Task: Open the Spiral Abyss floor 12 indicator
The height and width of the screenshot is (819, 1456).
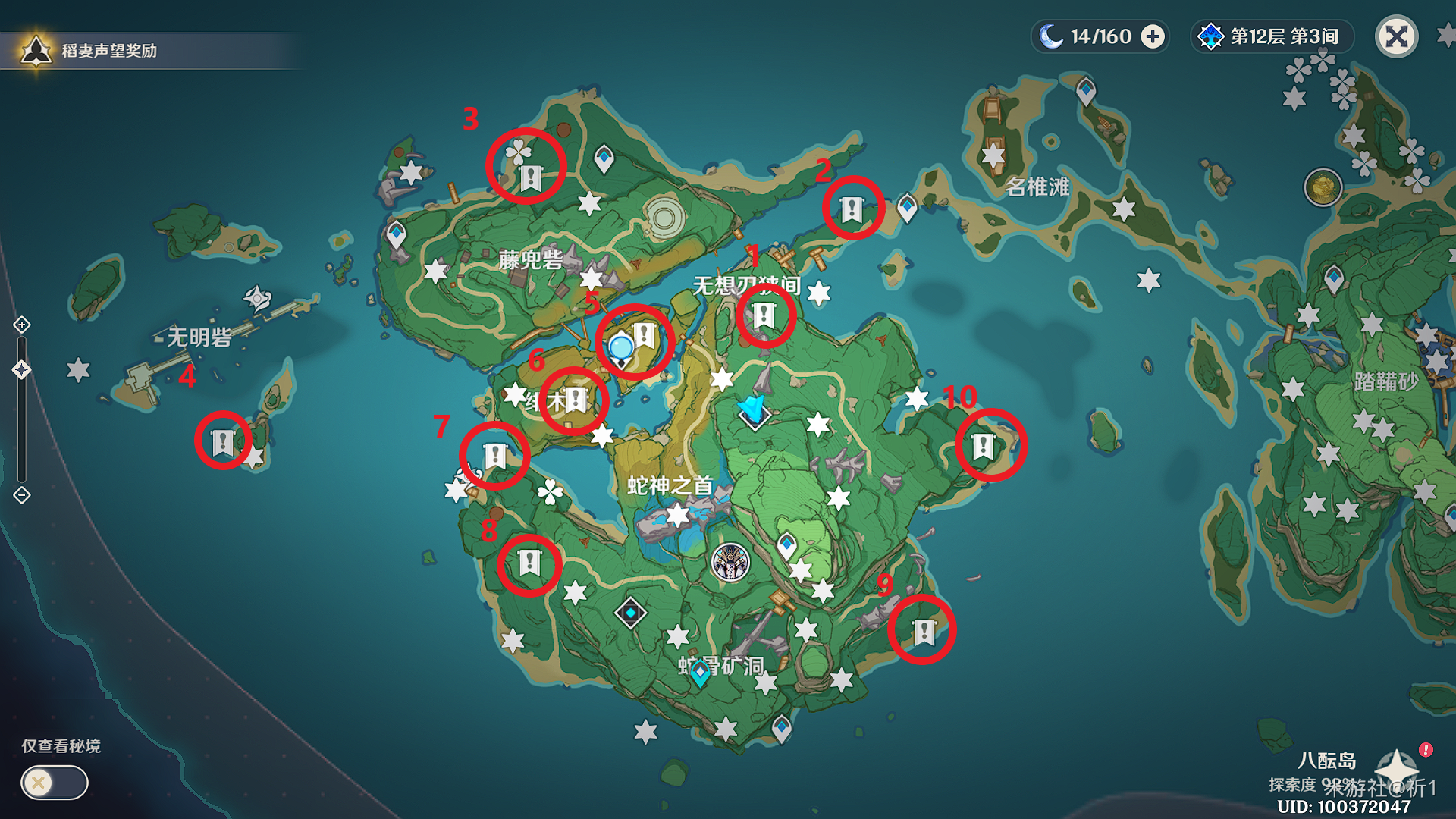Action: coord(1272,36)
